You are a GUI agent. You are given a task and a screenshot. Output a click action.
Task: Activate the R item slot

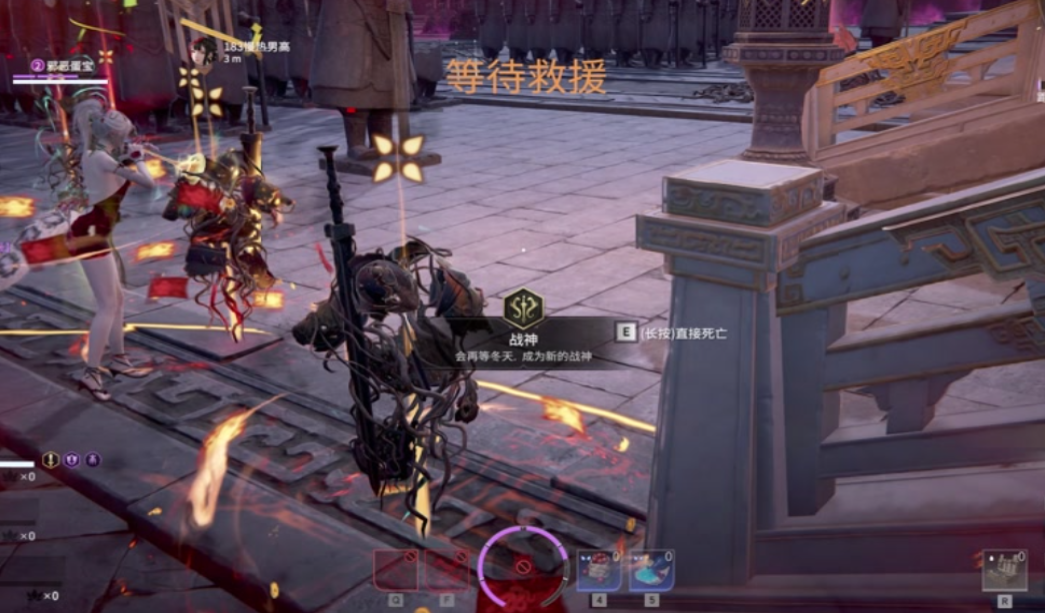click(1004, 570)
